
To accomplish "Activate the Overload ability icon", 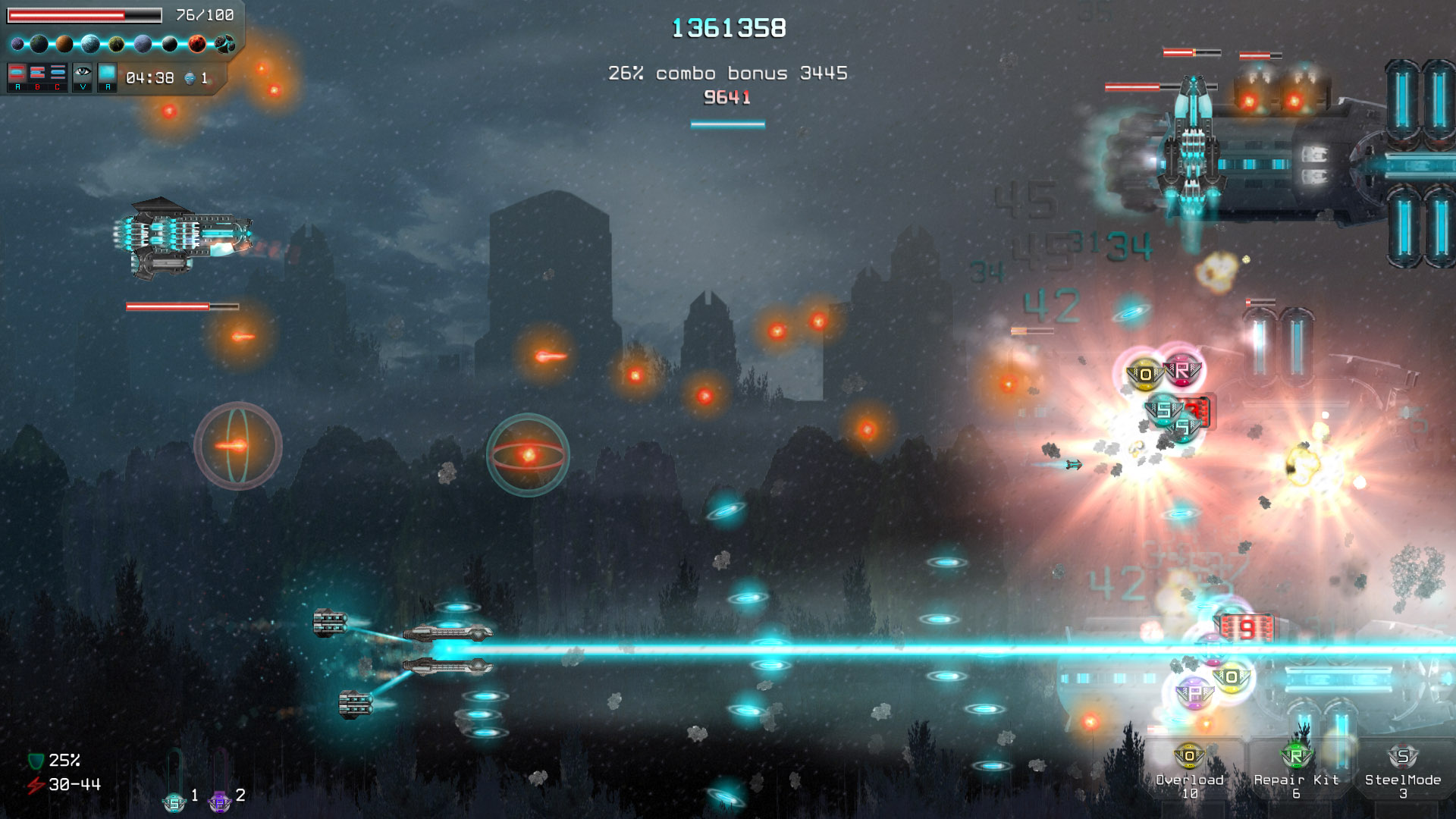I will [x=1189, y=756].
